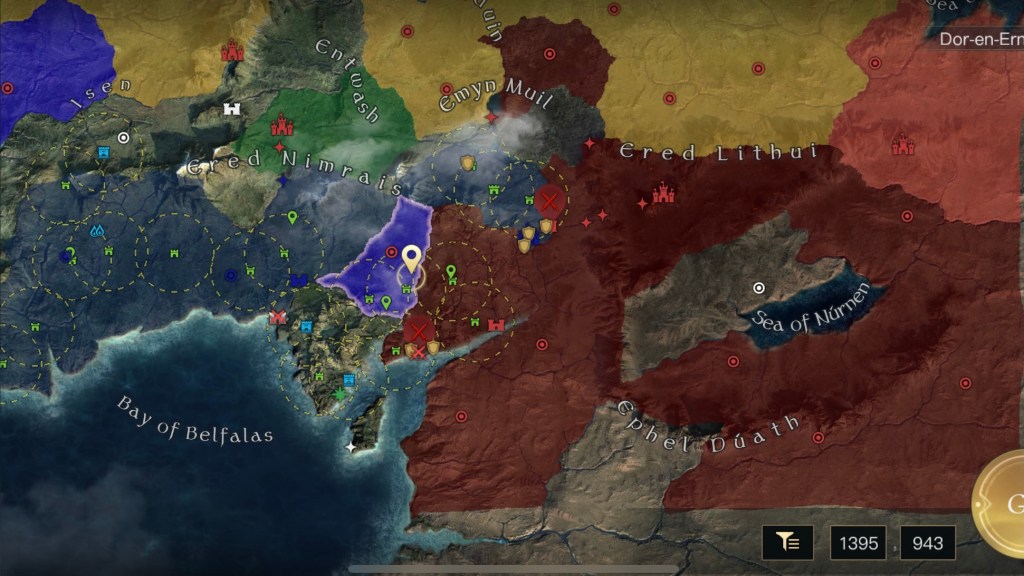Select the Y coordinate field showing 943

point(927,543)
